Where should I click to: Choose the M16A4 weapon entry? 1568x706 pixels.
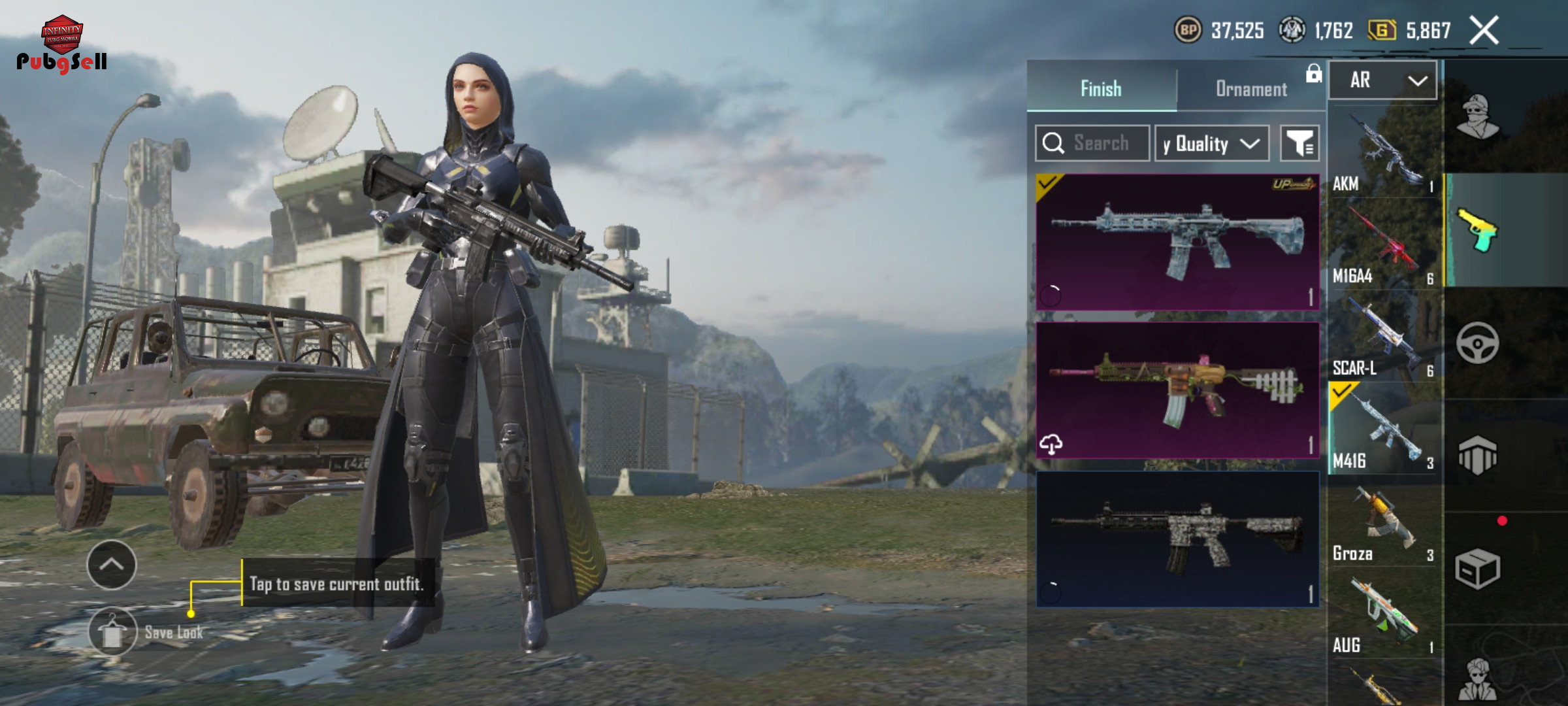pyautogui.click(x=1384, y=246)
